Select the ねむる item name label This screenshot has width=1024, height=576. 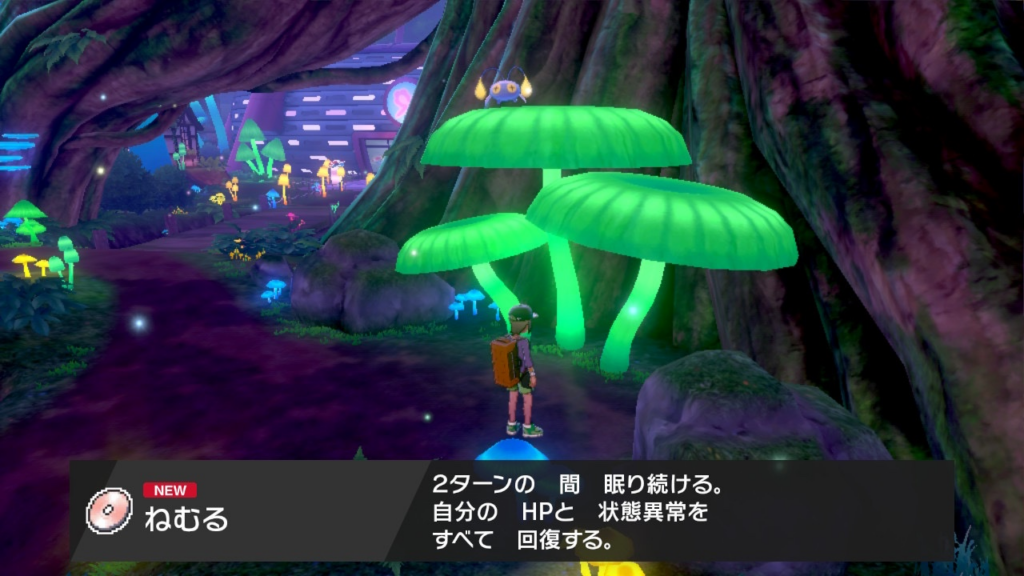coord(187,519)
